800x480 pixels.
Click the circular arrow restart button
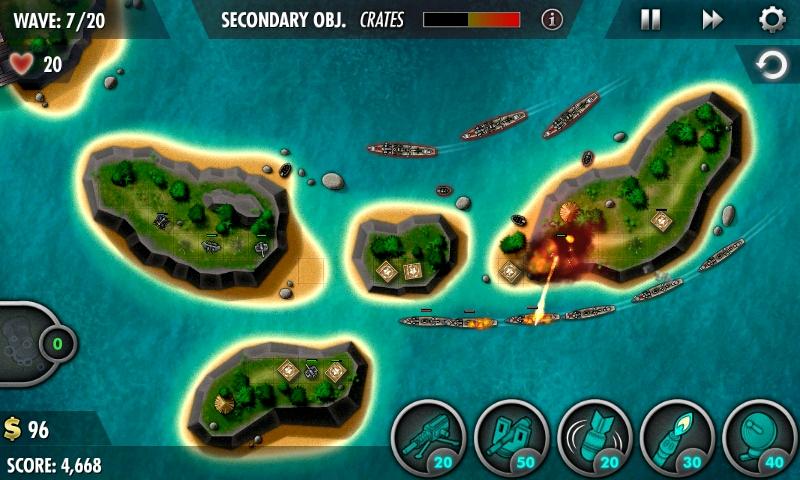click(771, 66)
